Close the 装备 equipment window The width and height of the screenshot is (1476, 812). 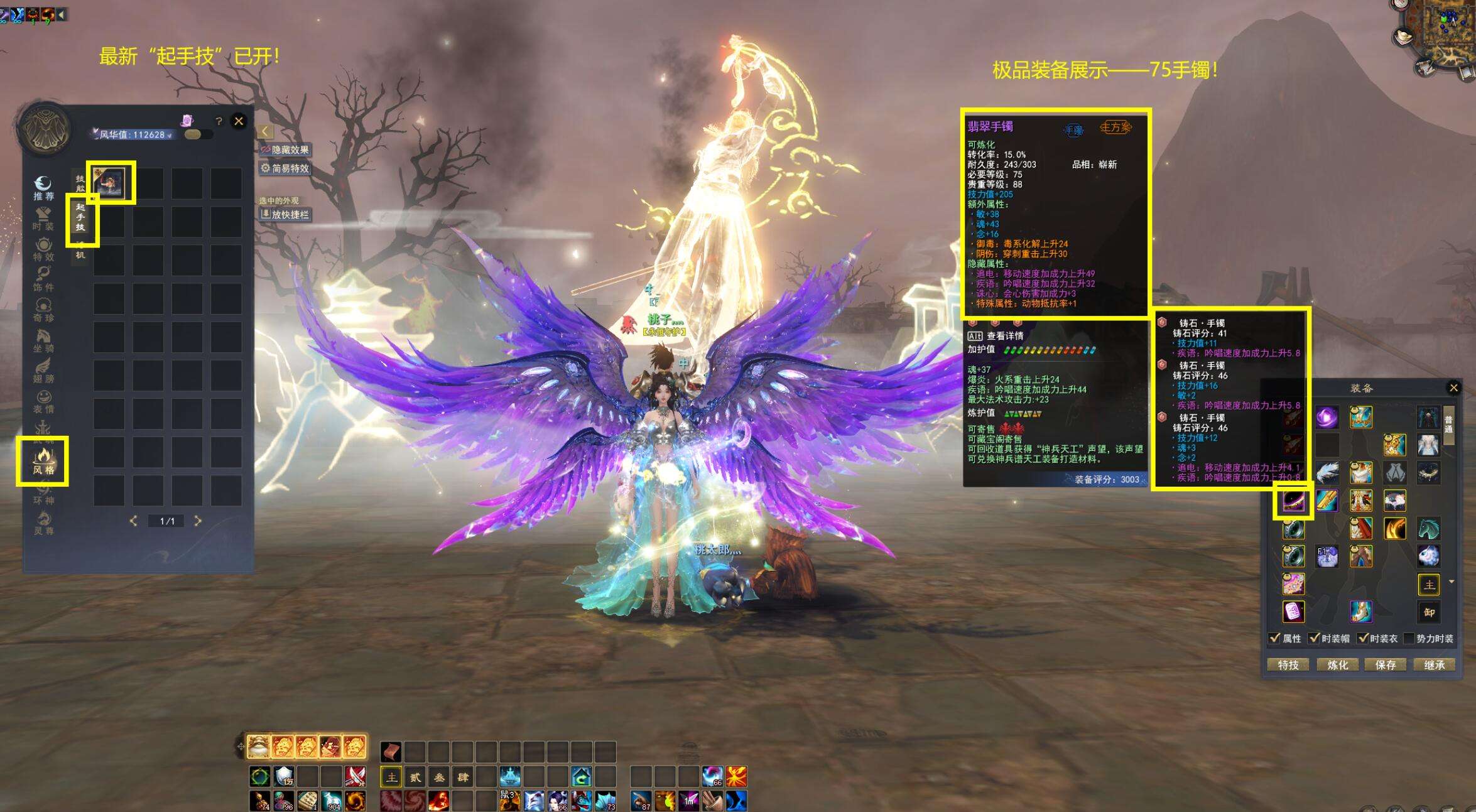click(1453, 387)
